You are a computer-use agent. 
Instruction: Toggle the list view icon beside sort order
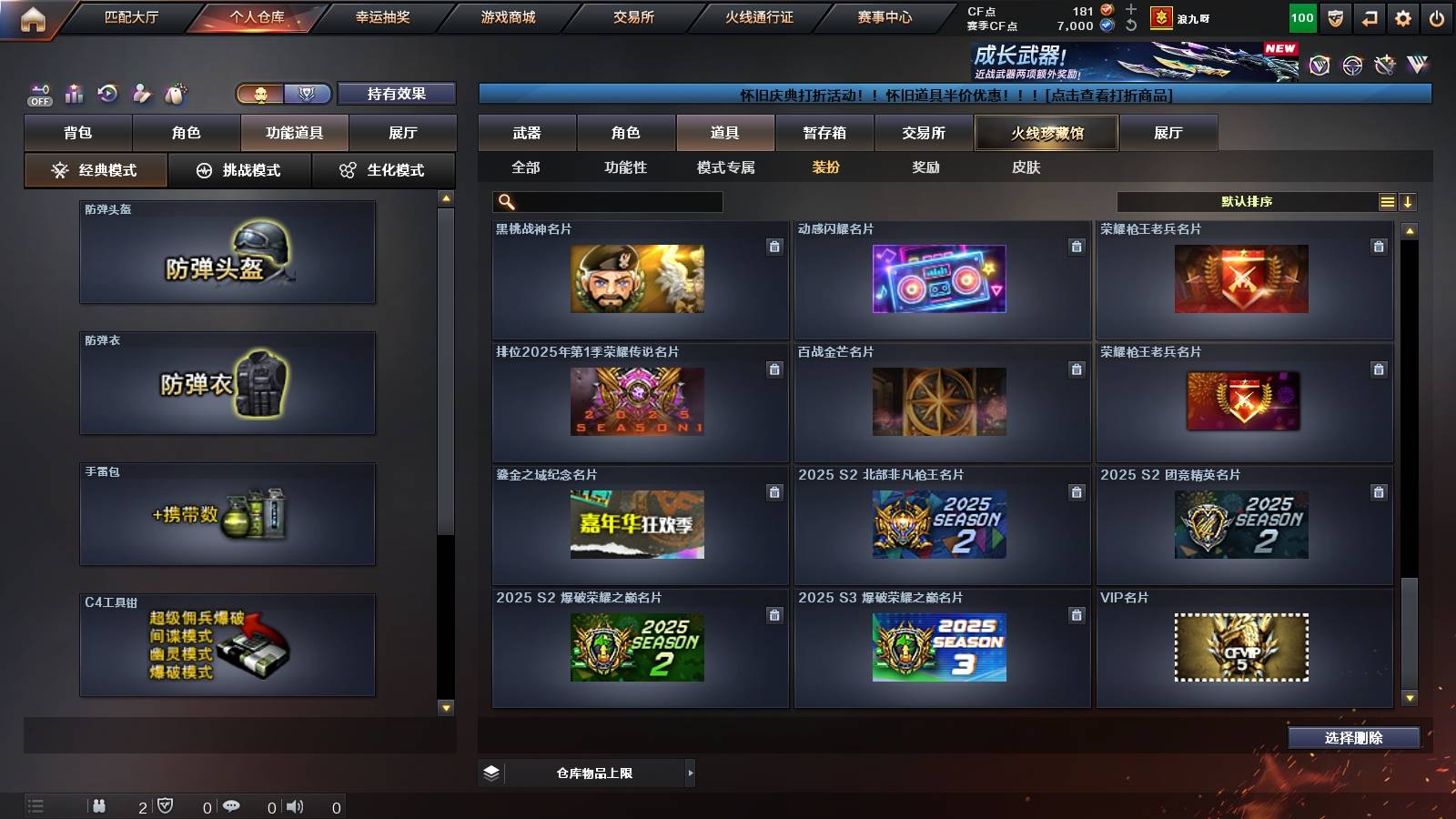point(1387,201)
